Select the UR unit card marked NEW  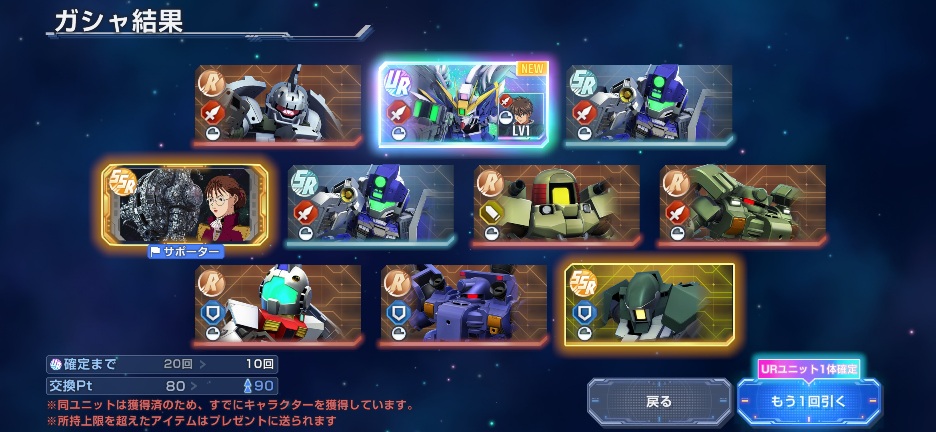point(464,105)
